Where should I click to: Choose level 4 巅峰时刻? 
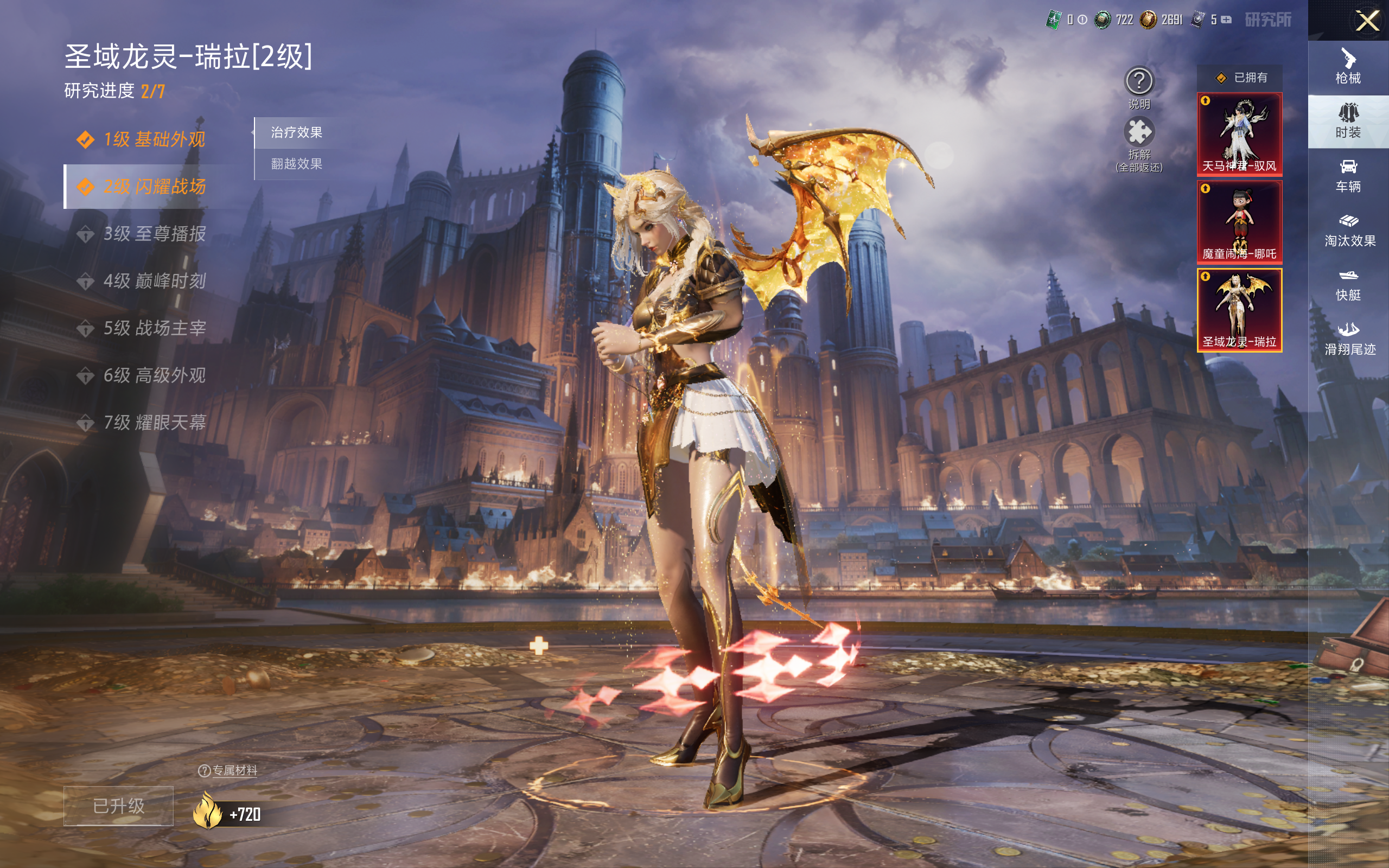coord(153,280)
